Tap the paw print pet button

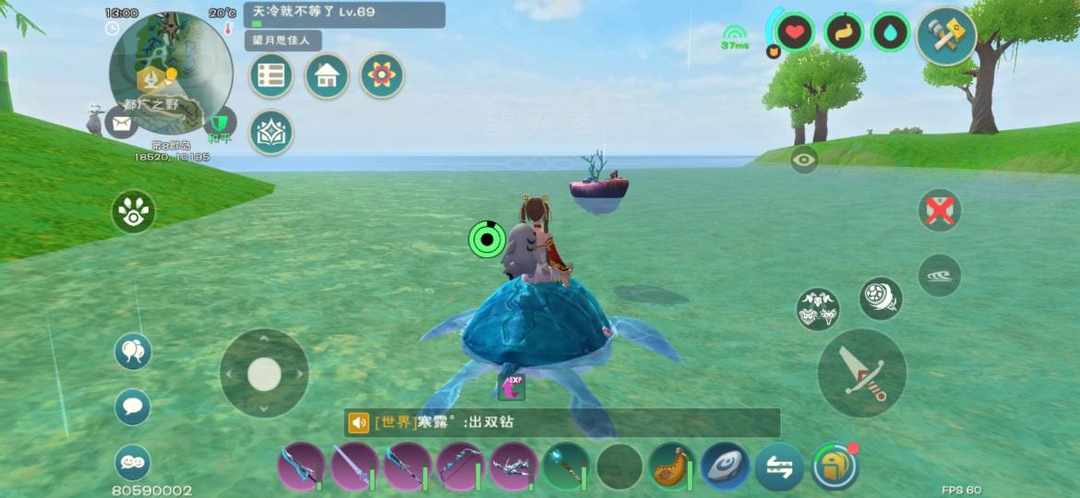133,212
